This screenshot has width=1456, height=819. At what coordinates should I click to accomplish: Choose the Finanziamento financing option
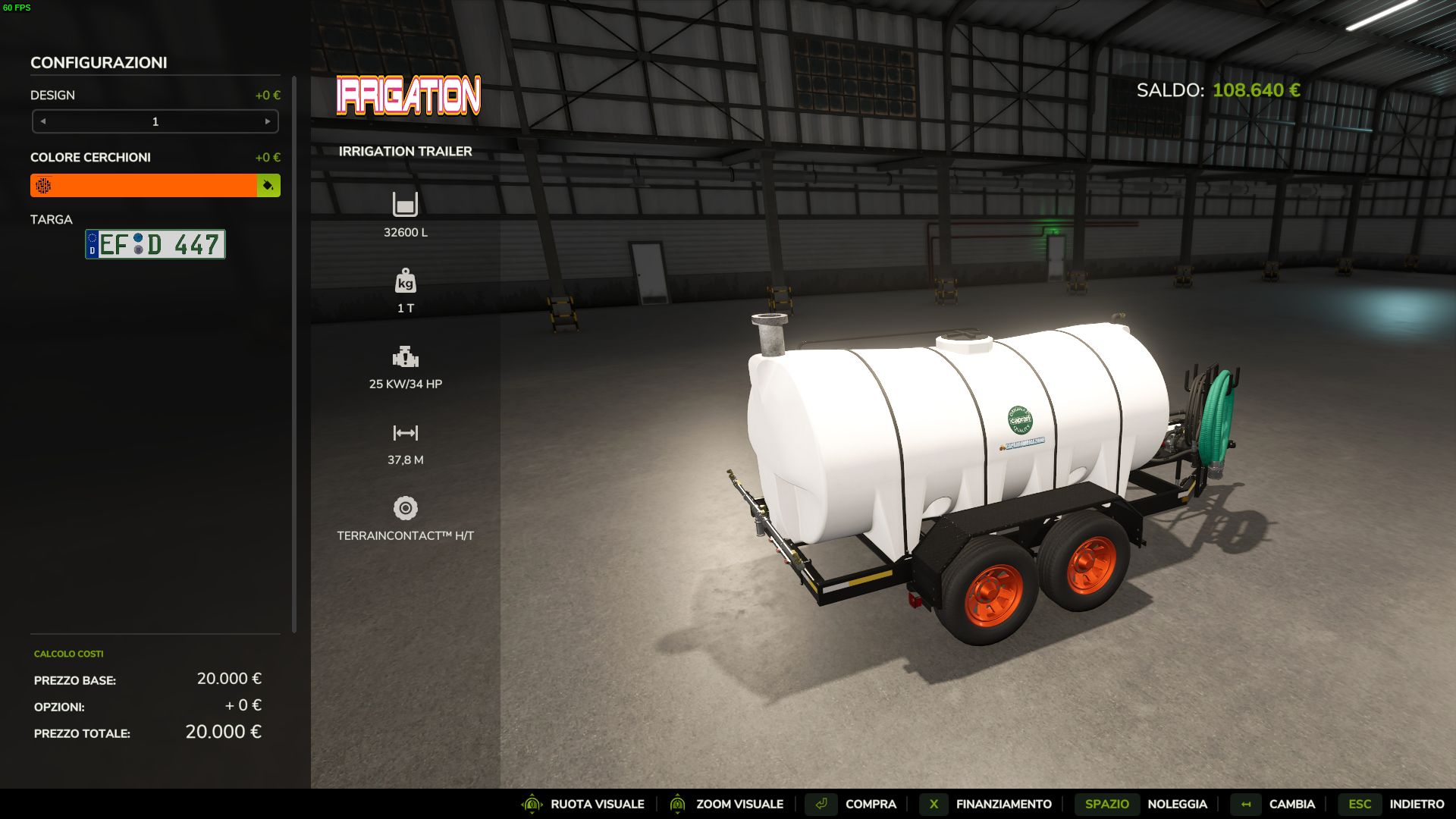point(1003,804)
